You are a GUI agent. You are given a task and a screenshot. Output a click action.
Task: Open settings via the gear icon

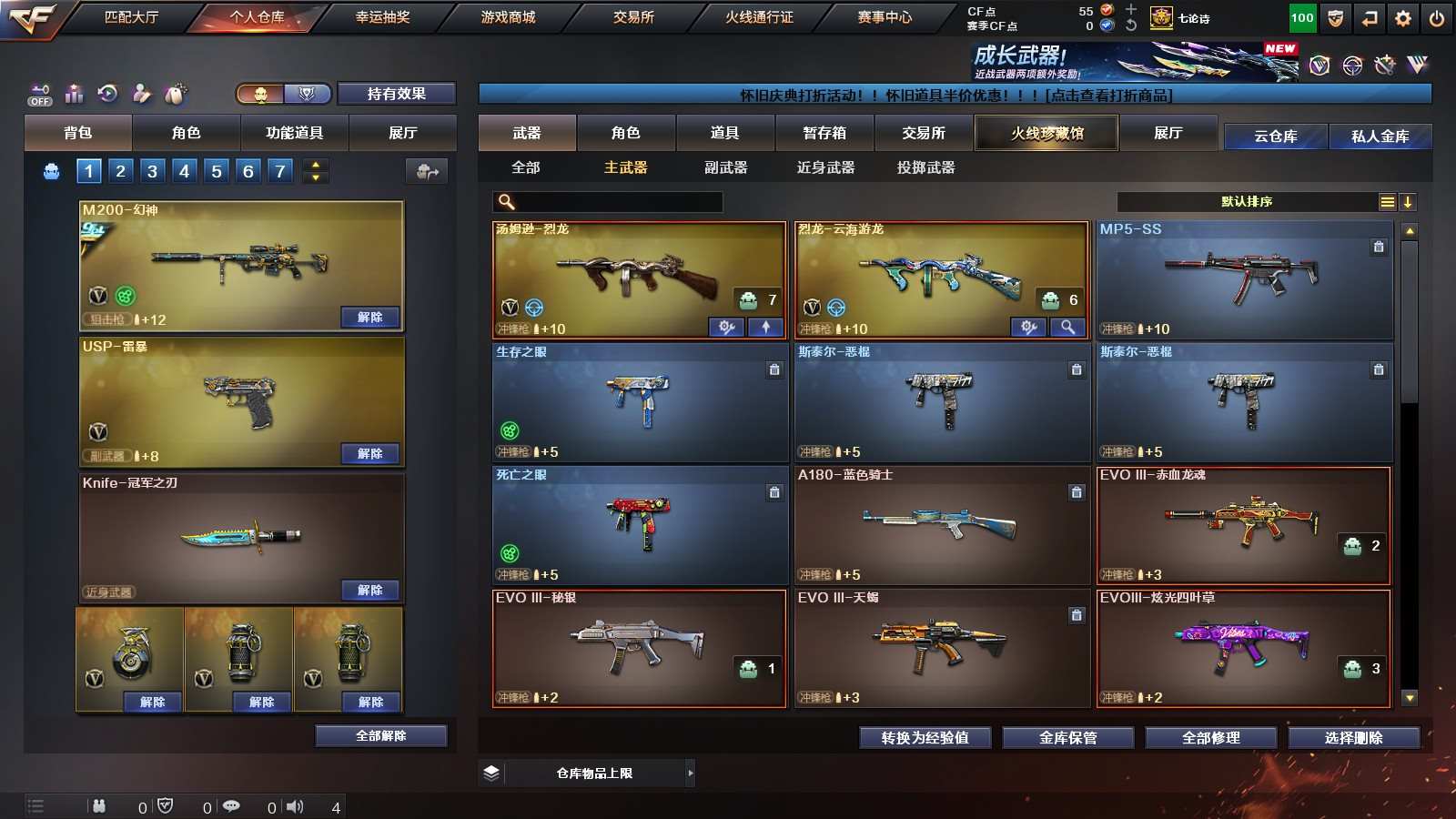click(1402, 18)
